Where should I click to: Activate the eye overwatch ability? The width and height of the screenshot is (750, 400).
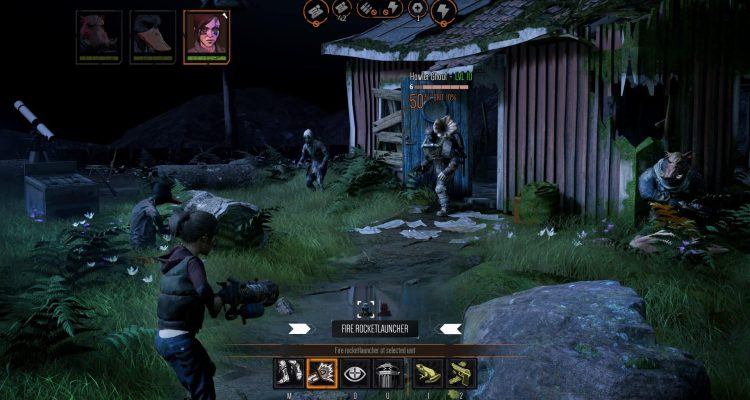[356, 374]
